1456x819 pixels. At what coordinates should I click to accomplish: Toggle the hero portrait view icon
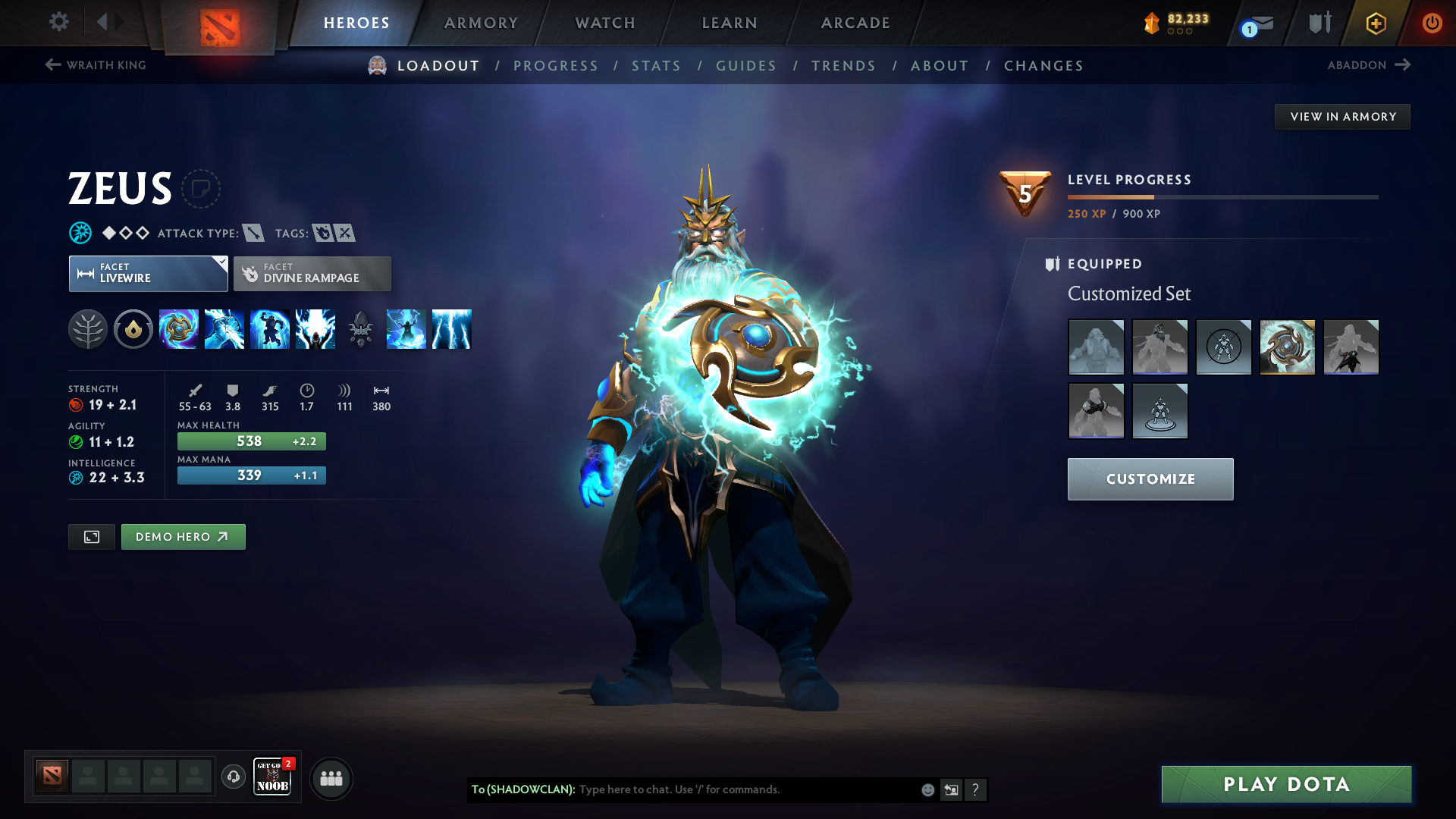[x=91, y=536]
